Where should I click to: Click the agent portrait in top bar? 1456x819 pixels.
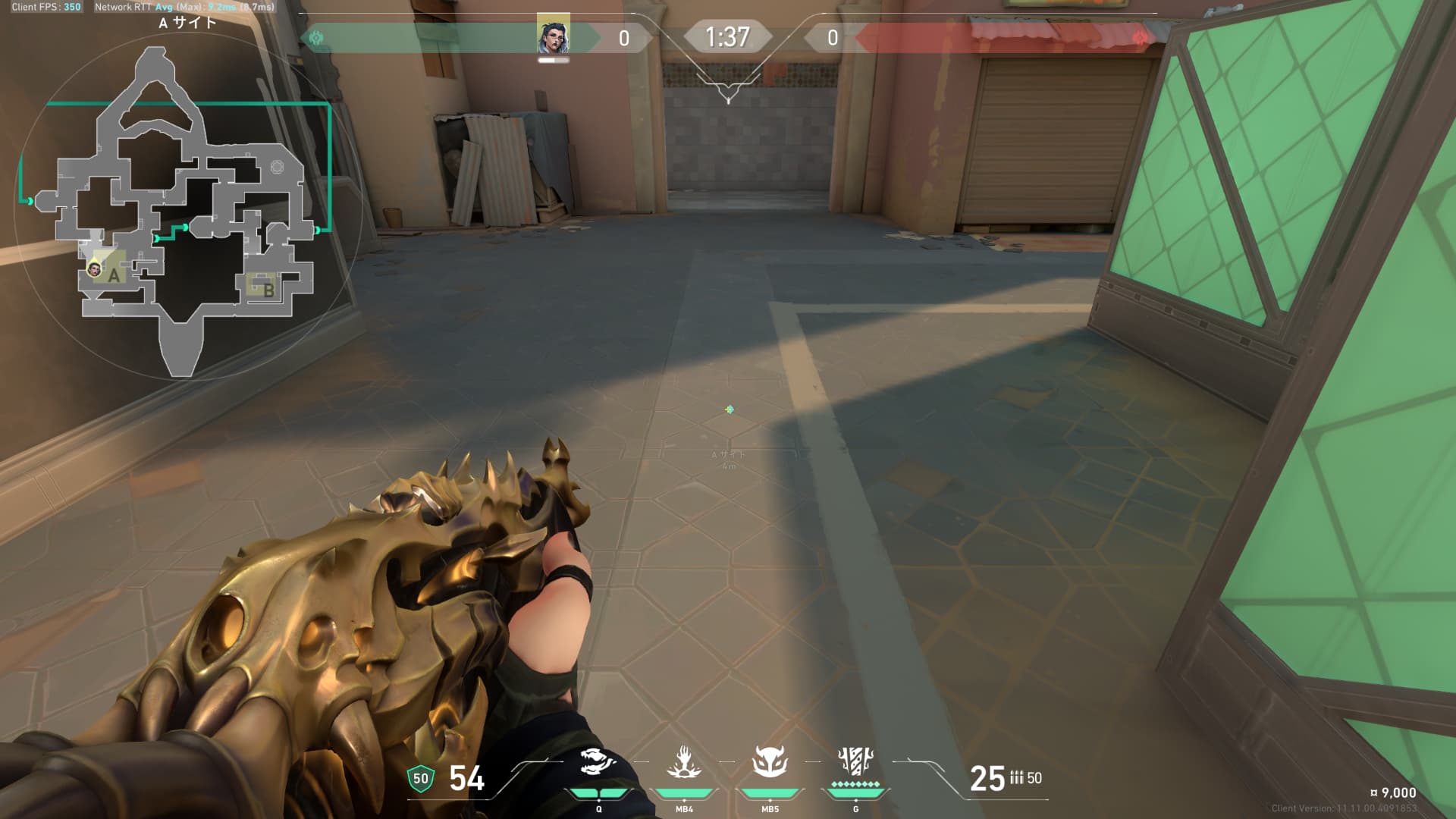pos(554,35)
